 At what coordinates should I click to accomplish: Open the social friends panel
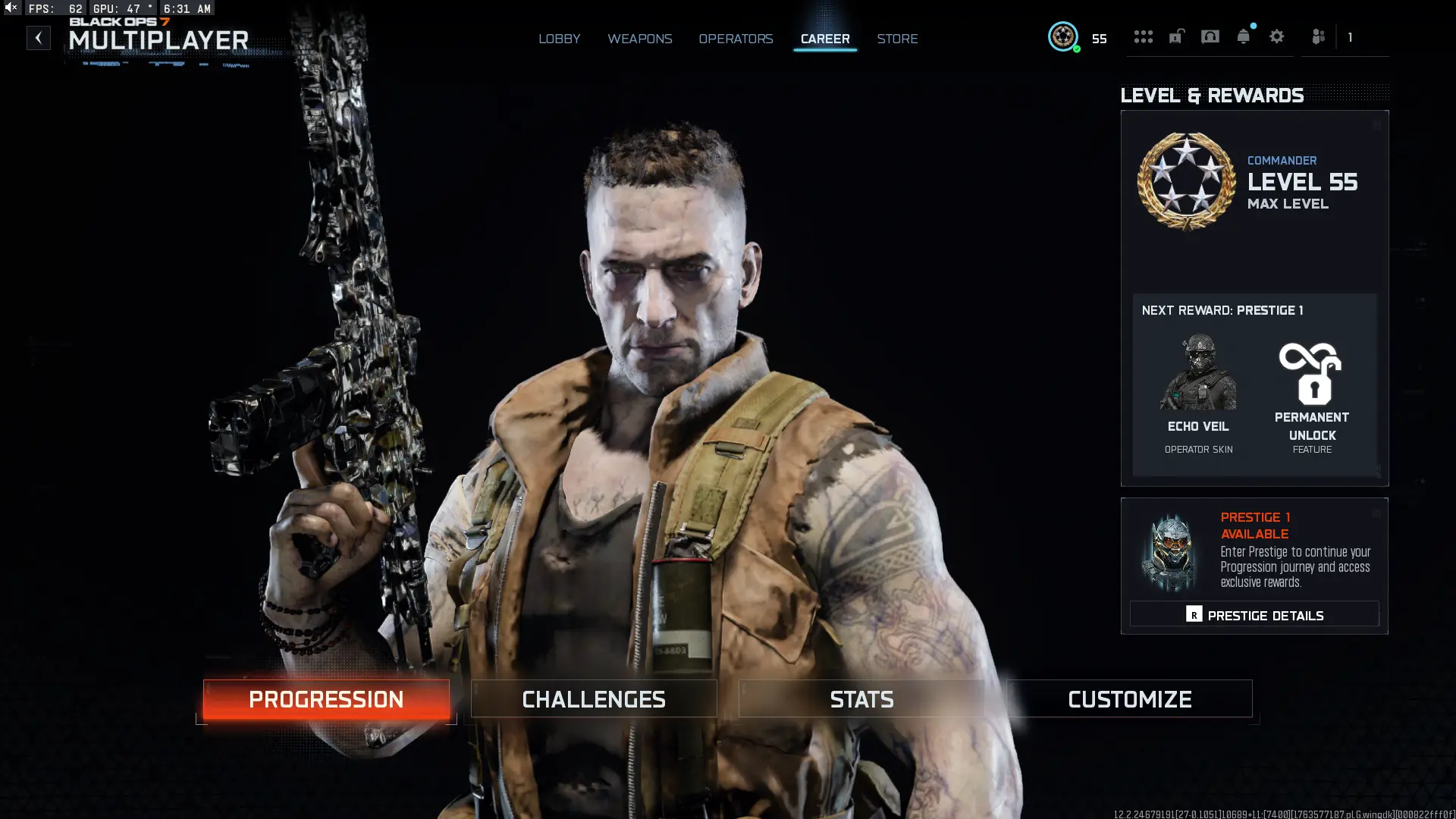pos(1318,36)
